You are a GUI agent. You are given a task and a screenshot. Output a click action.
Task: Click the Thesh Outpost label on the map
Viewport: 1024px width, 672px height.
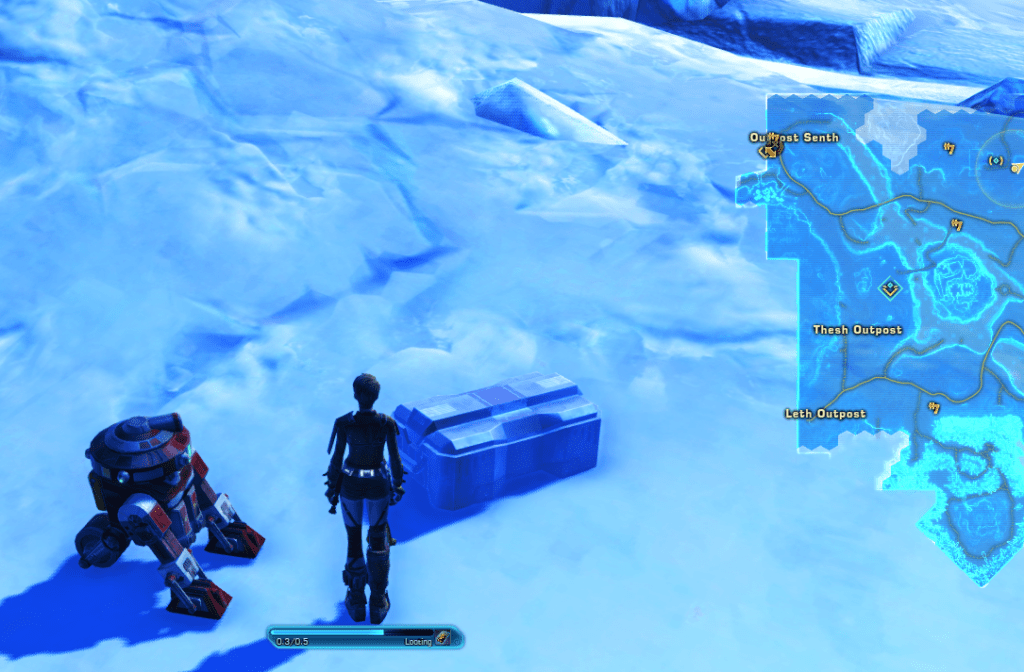[x=857, y=330]
